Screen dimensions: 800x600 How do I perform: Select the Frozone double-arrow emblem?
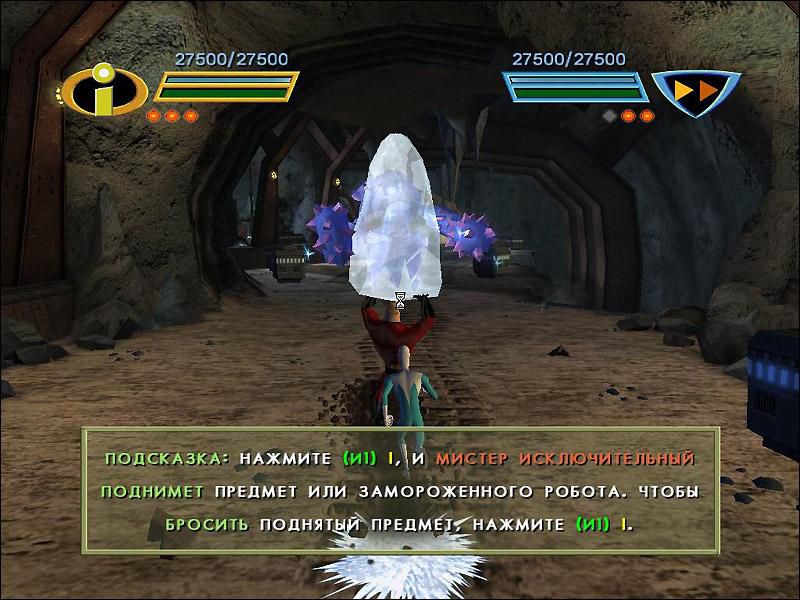click(x=694, y=92)
